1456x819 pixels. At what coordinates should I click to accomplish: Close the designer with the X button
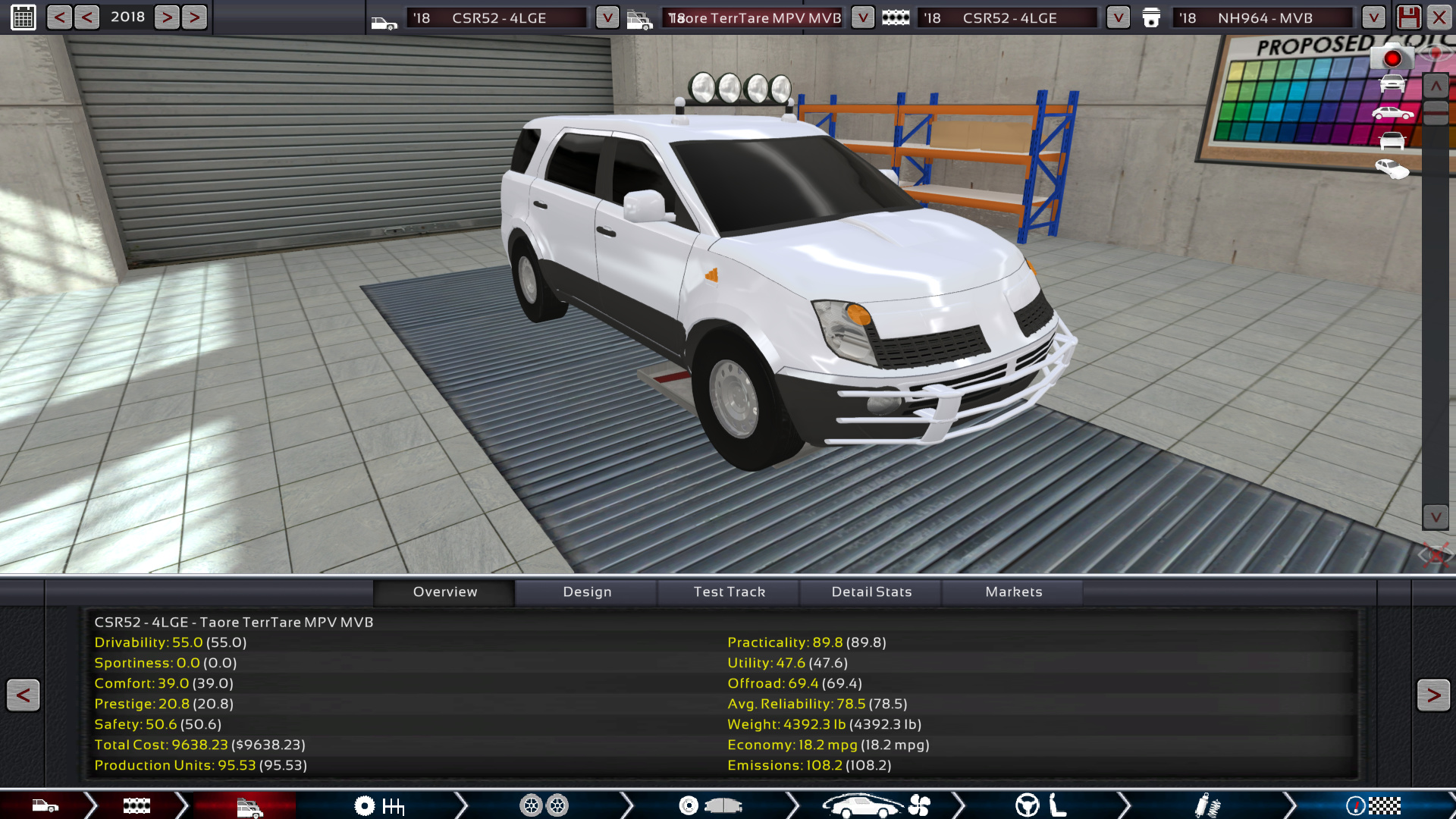(x=1439, y=17)
